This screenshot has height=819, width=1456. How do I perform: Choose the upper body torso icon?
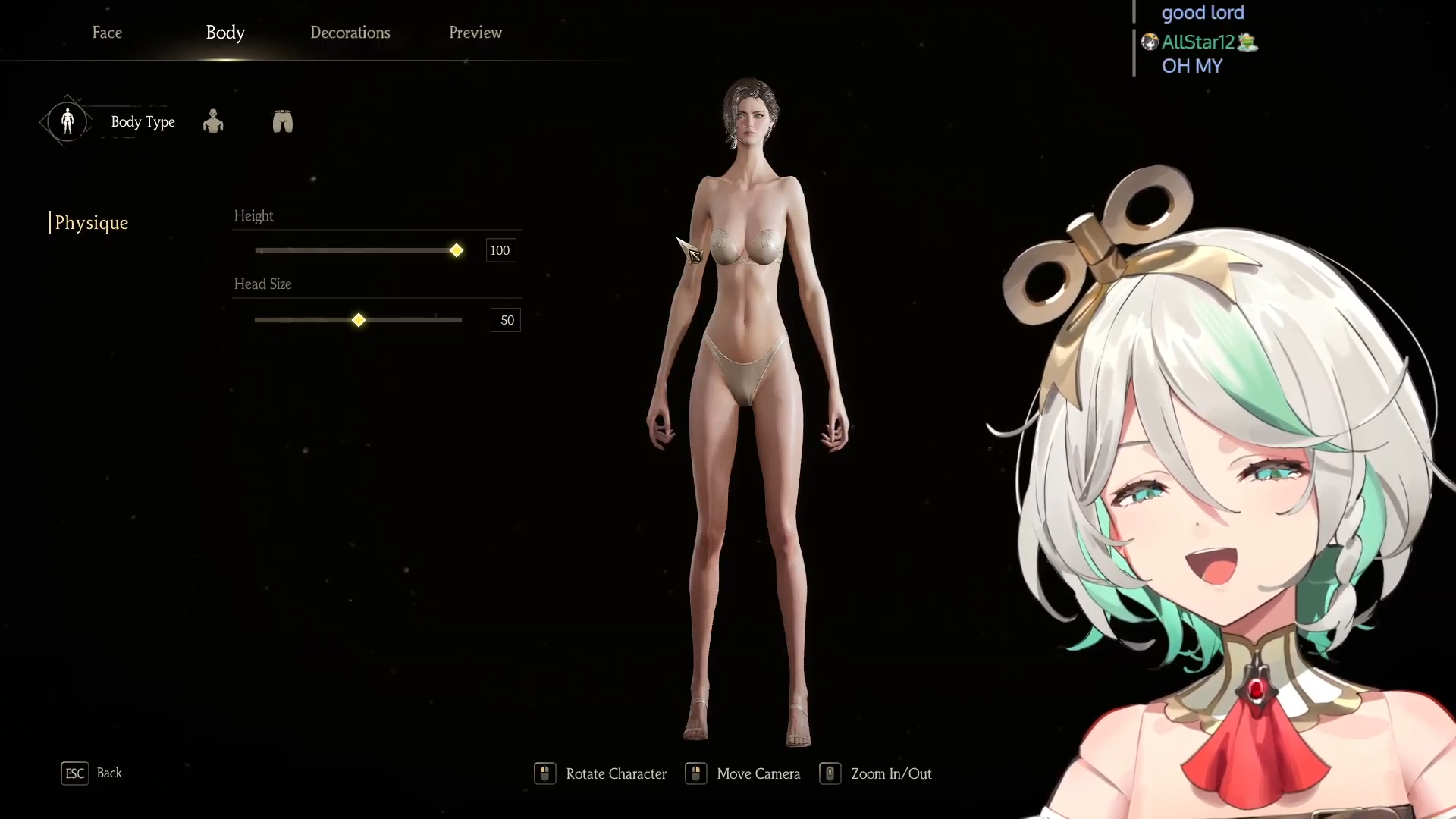tap(213, 121)
